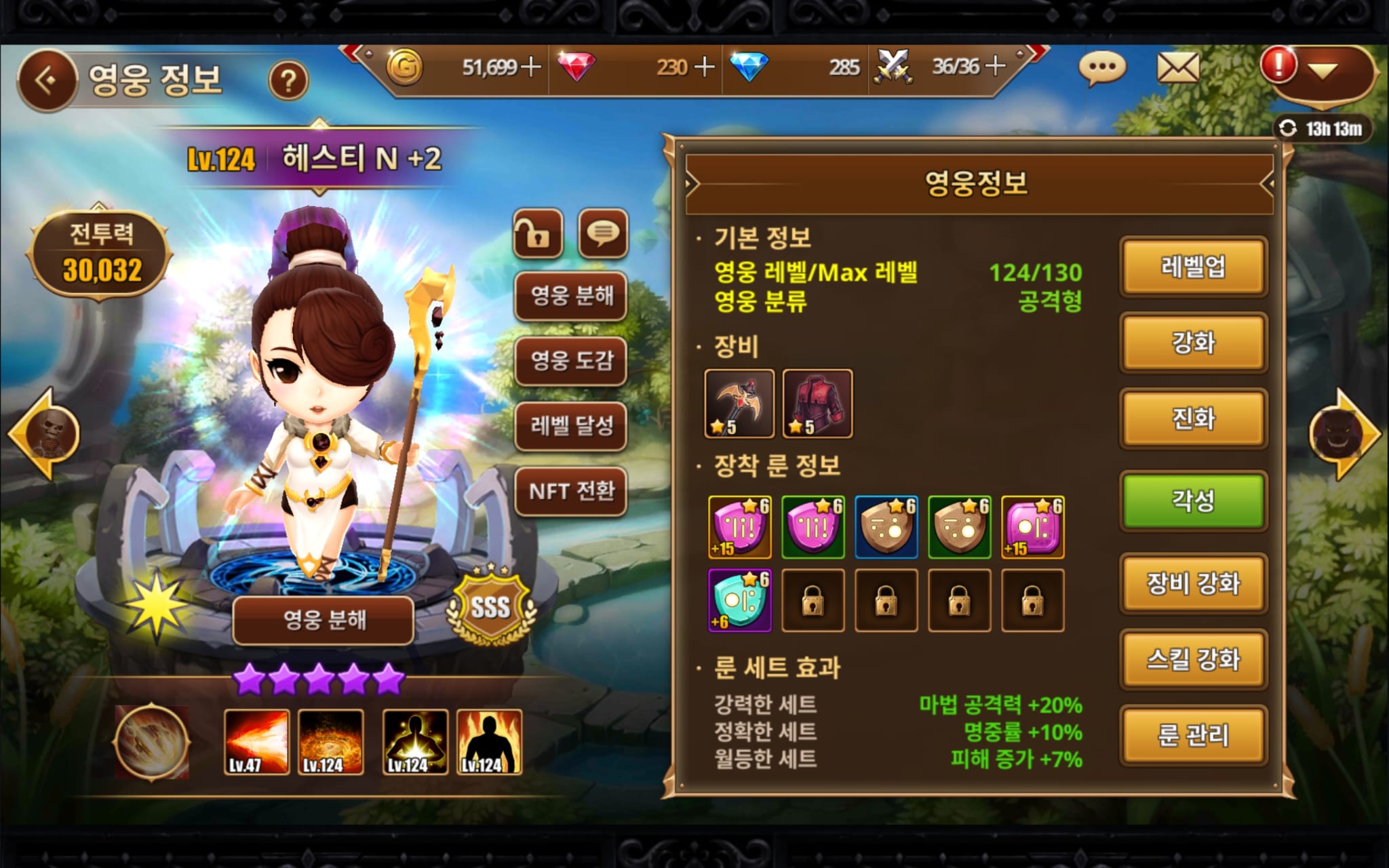The image size is (1389, 868).
Task: Go back from the hero info screen
Action: 47,81
